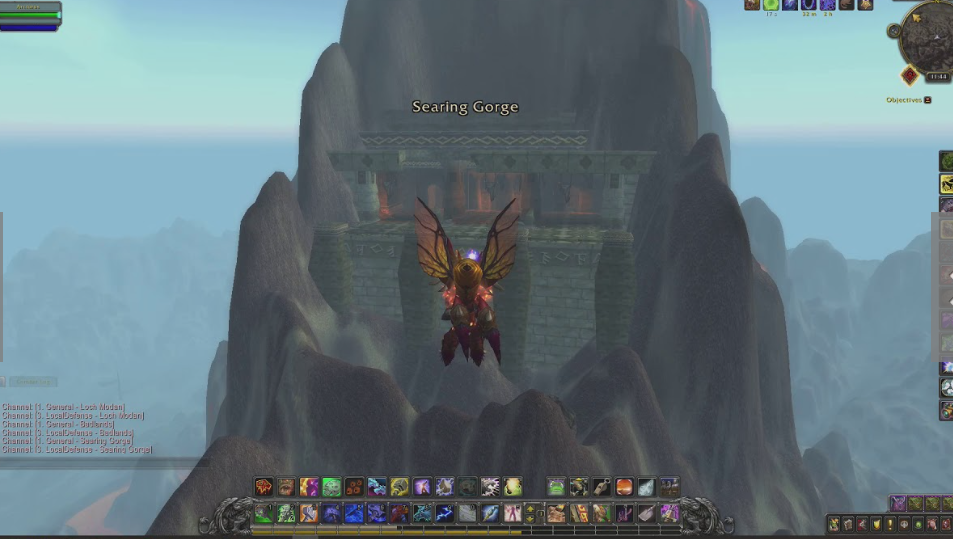
Task: Select the bright green buff icon
Action: click(771, 5)
